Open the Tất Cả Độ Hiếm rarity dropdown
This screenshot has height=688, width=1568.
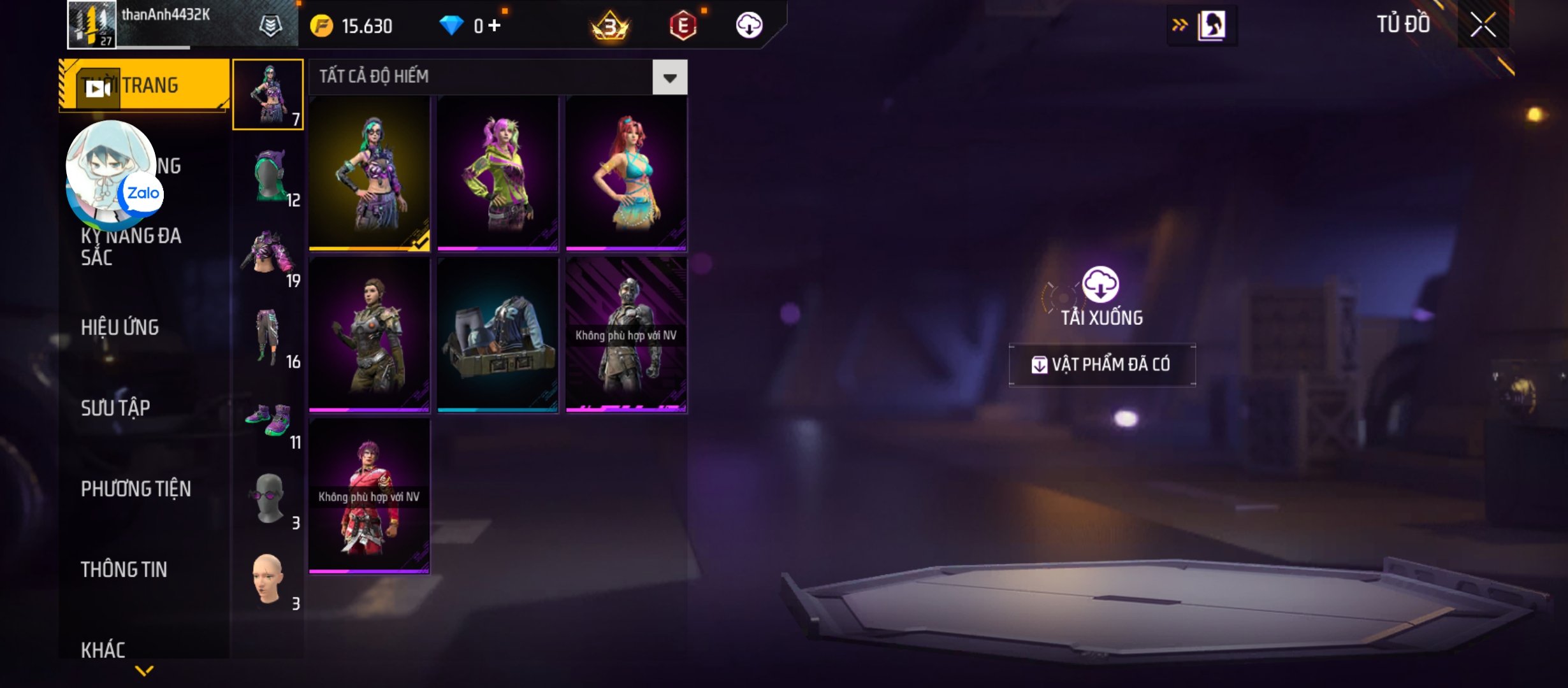(669, 78)
